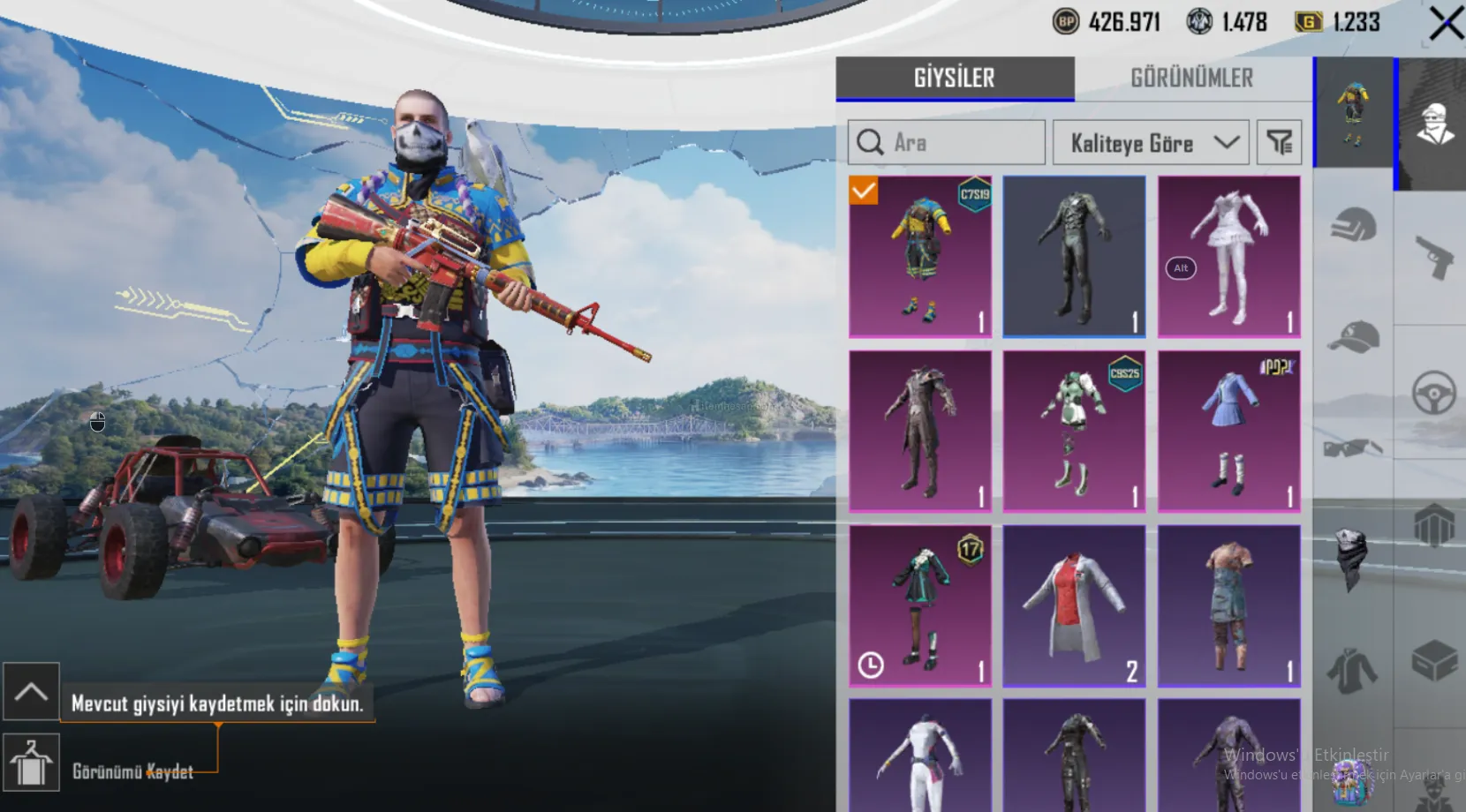Open the Kaliteye Göre sort dropdown
Image resolution: width=1466 pixels, height=812 pixels.
[x=1150, y=143]
